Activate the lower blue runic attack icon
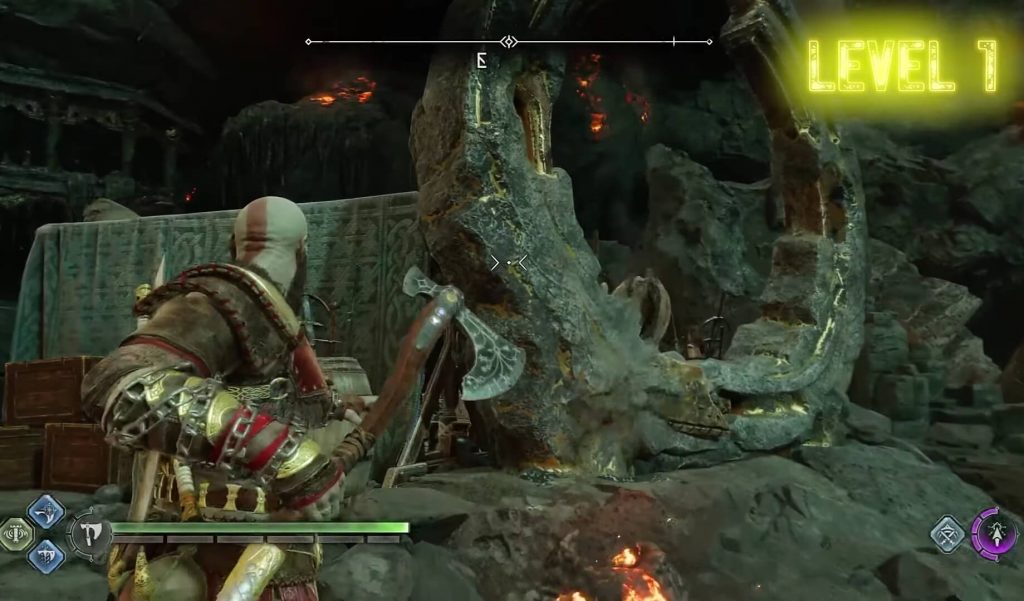The height and width of the screenshot is (601, 1024). tap(45, 556)
